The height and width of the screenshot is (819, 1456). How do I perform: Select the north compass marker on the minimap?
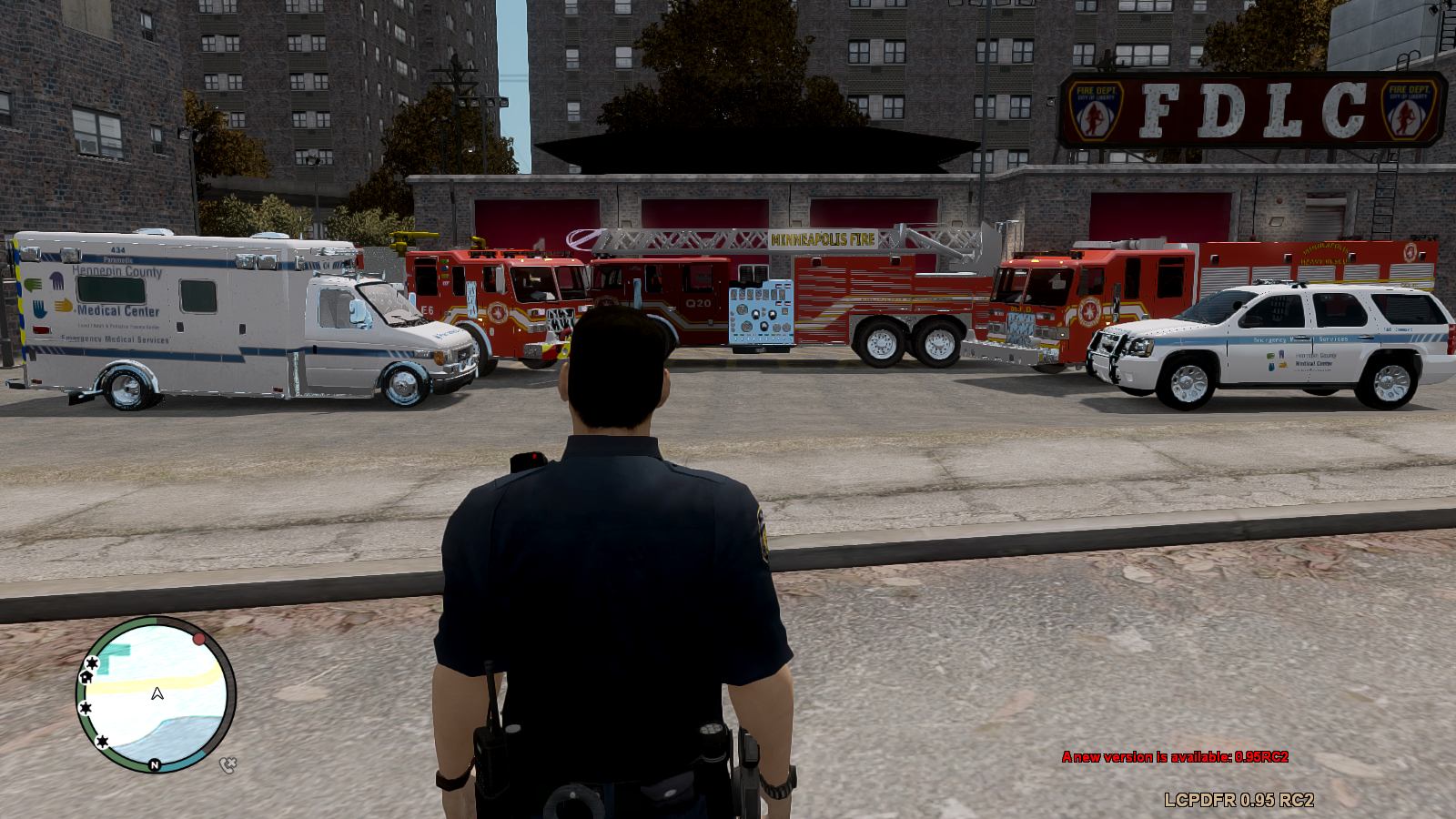click(x=155, y=765)
